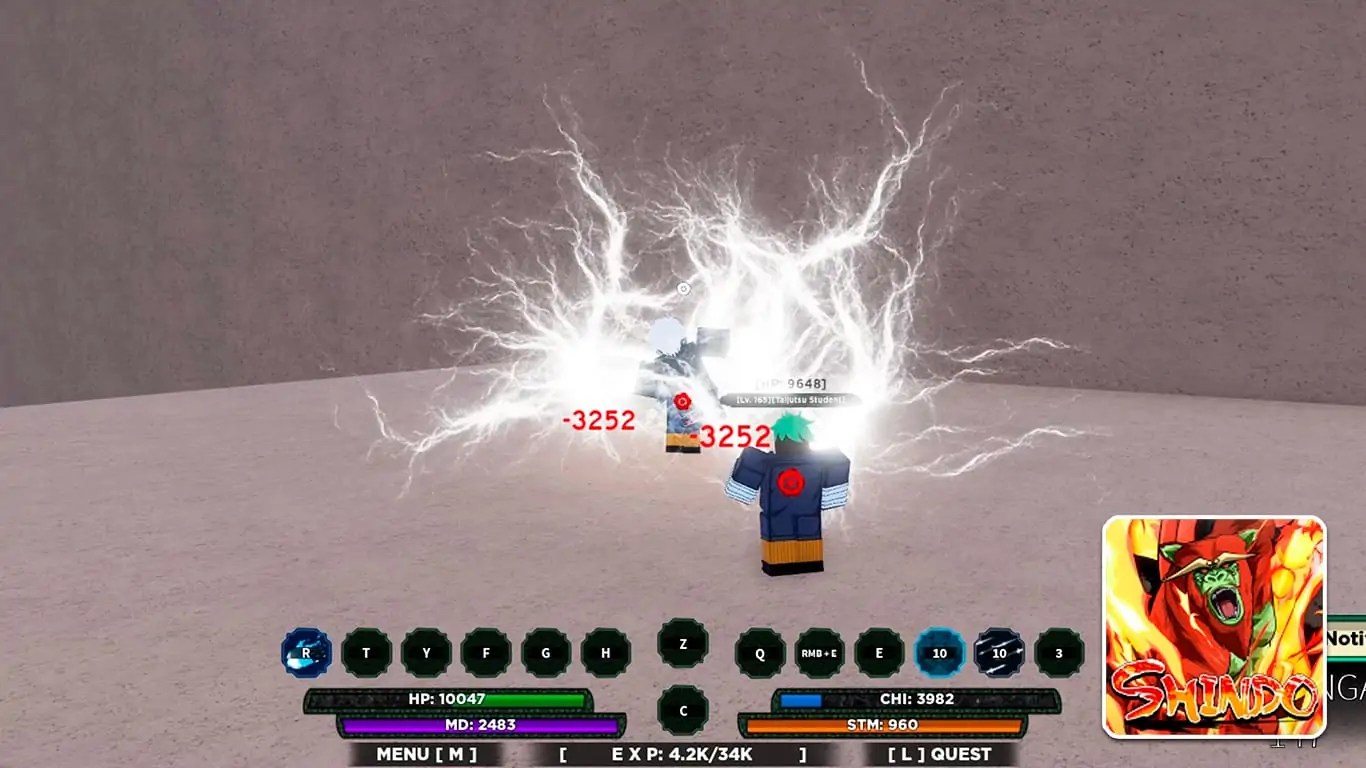The width and height of the screenshot is (1366, 768).
Task: Activate the R ninjutsu ability icon
Action: 305,652
